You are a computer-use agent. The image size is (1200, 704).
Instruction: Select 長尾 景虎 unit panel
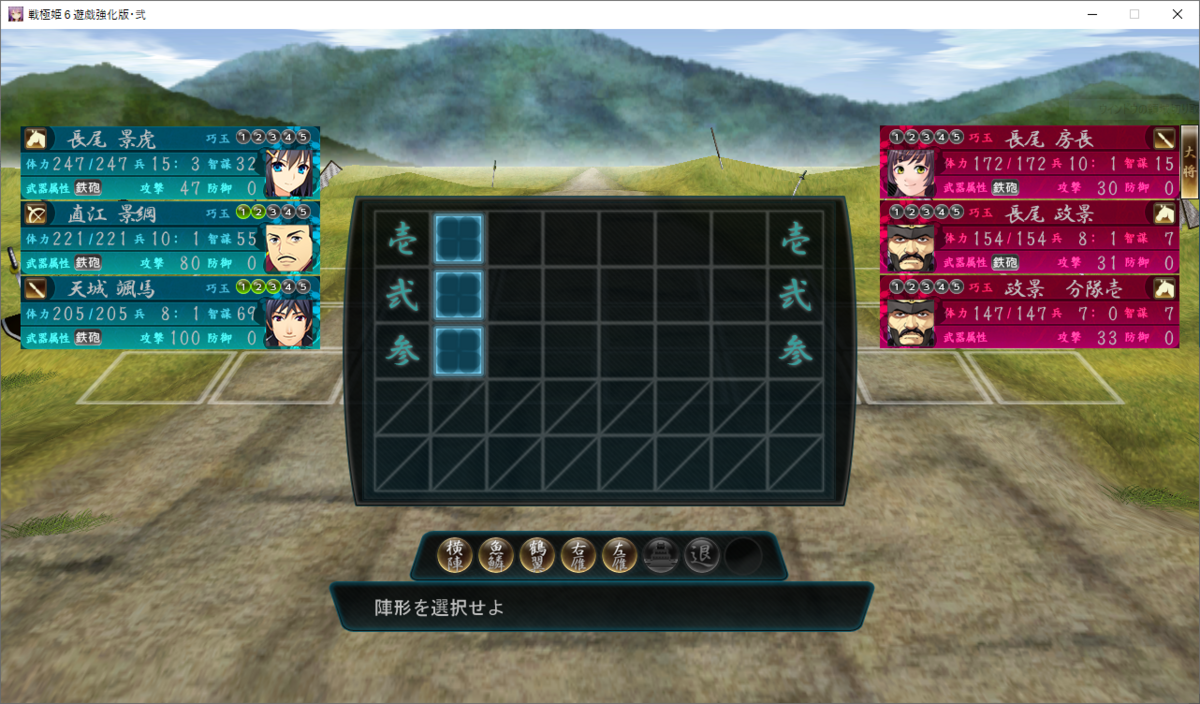pos(170,162)
